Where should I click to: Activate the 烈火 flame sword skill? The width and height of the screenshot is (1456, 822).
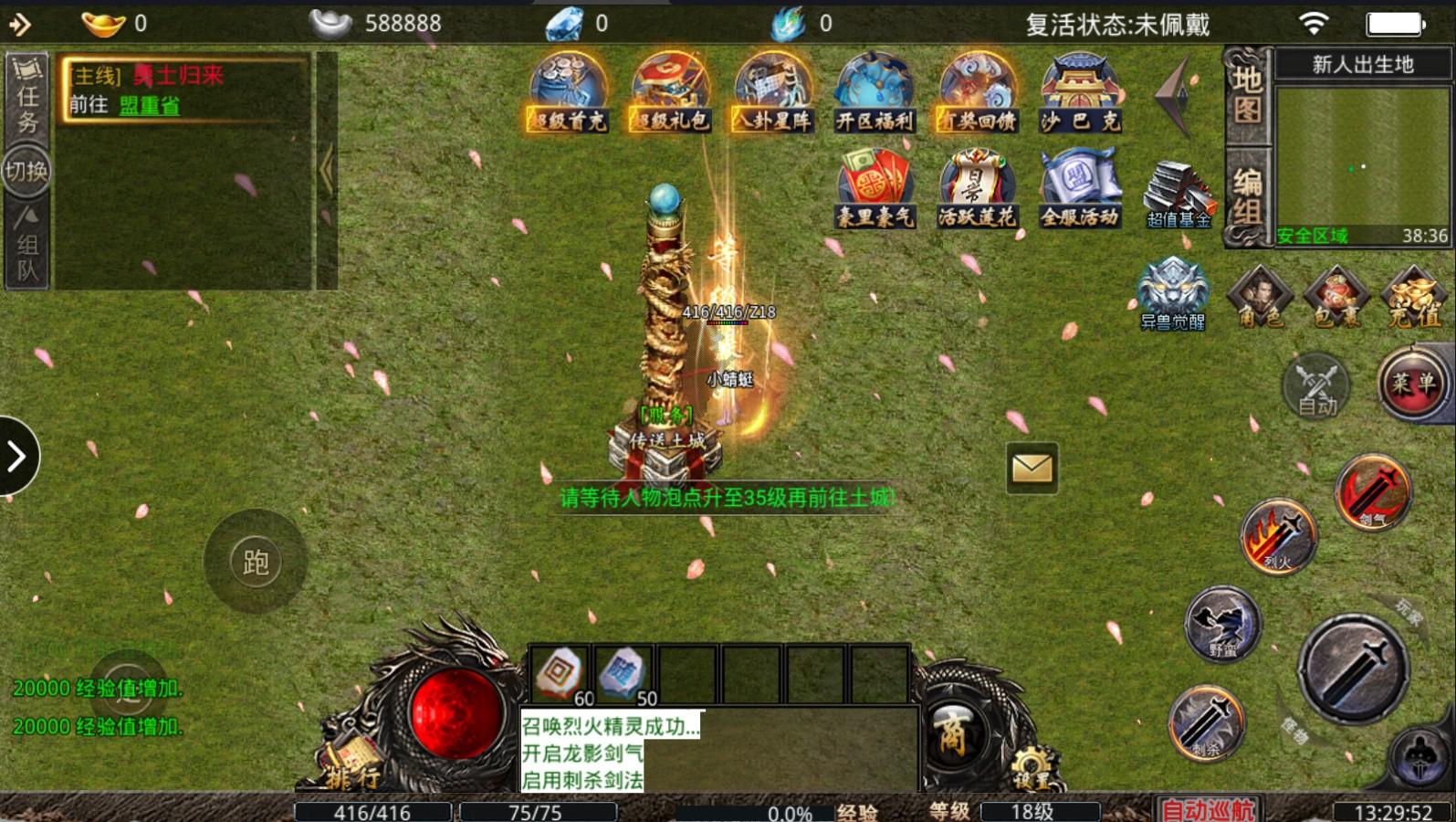(x=1278, y=537)
